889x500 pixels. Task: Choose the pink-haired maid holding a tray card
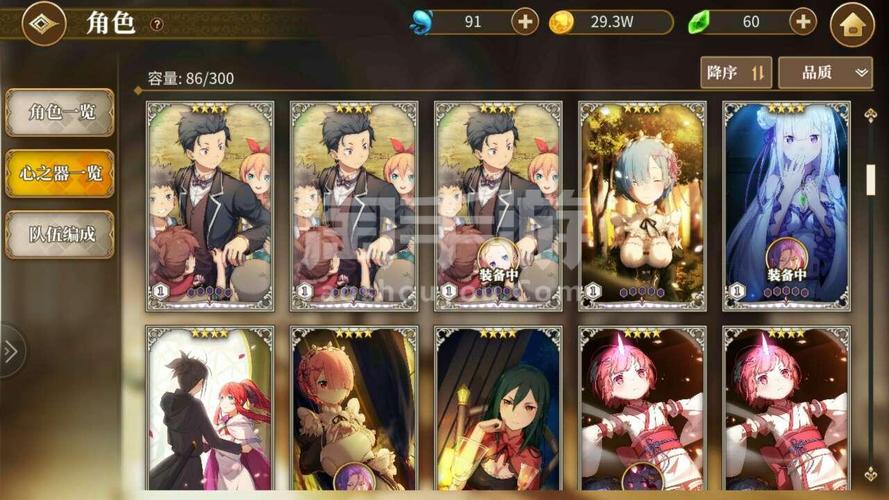(354, 410)
